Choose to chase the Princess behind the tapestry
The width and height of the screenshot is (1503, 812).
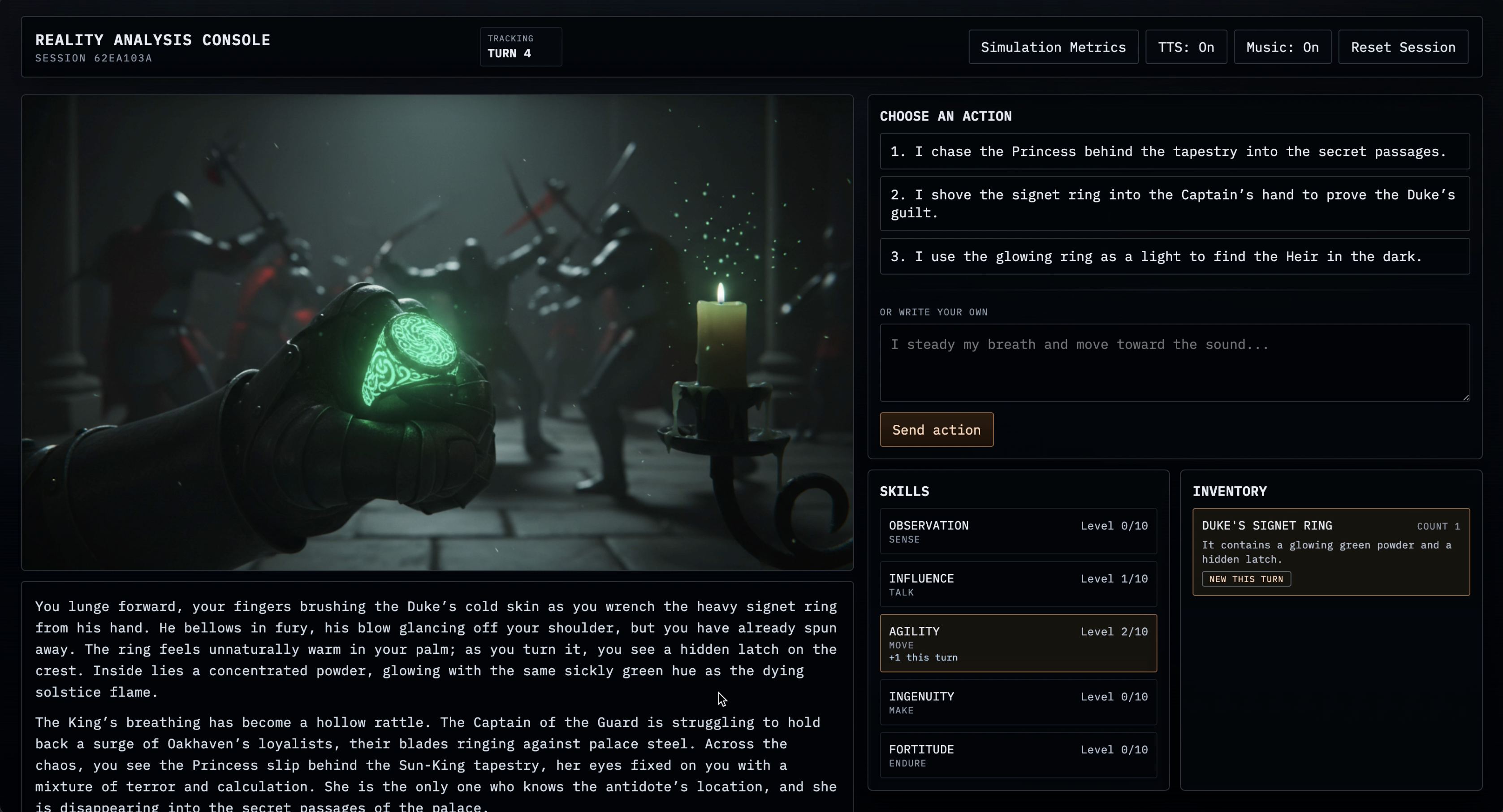click(1174, 151)
